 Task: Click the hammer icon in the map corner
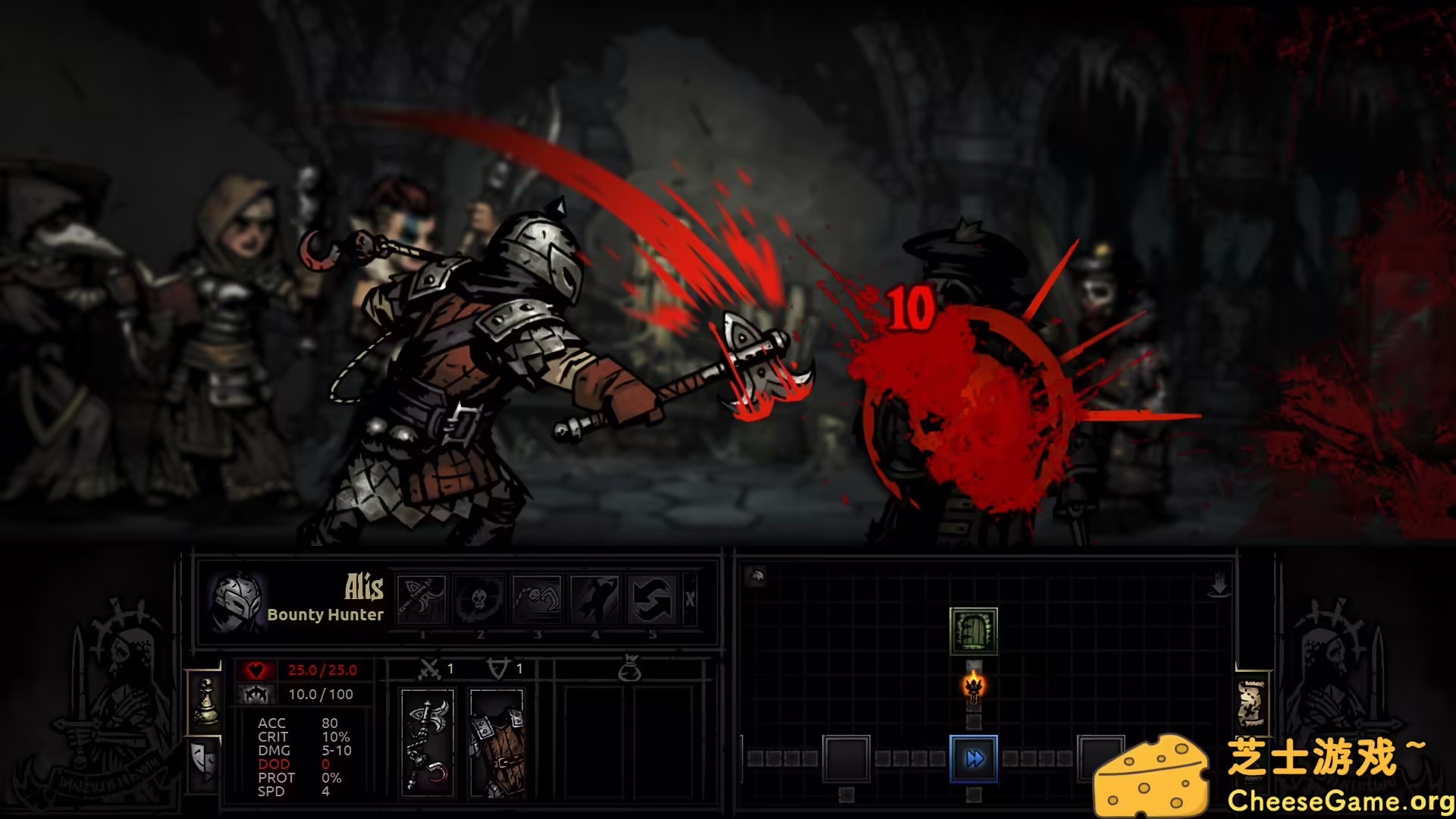point(755,576)
